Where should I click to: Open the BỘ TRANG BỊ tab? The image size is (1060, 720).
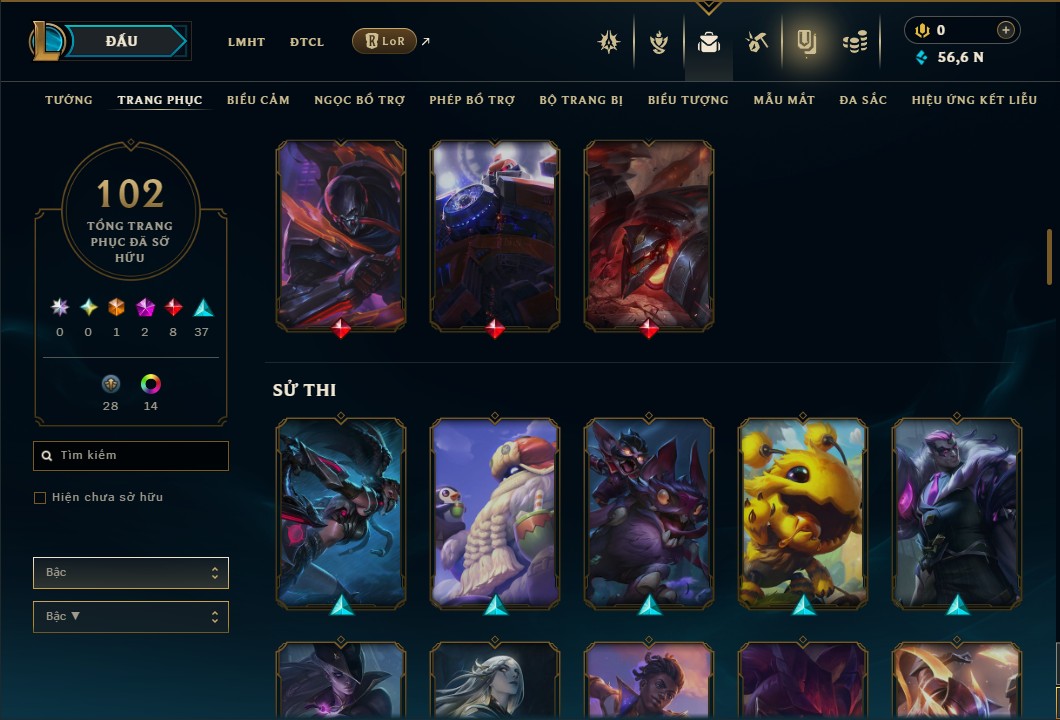(x=581, y=100)
